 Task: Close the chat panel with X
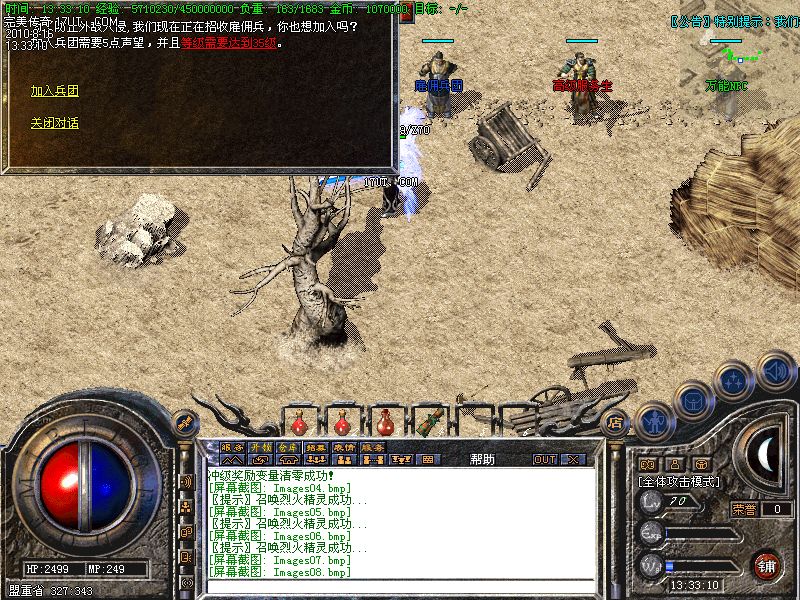pos(573,459)
